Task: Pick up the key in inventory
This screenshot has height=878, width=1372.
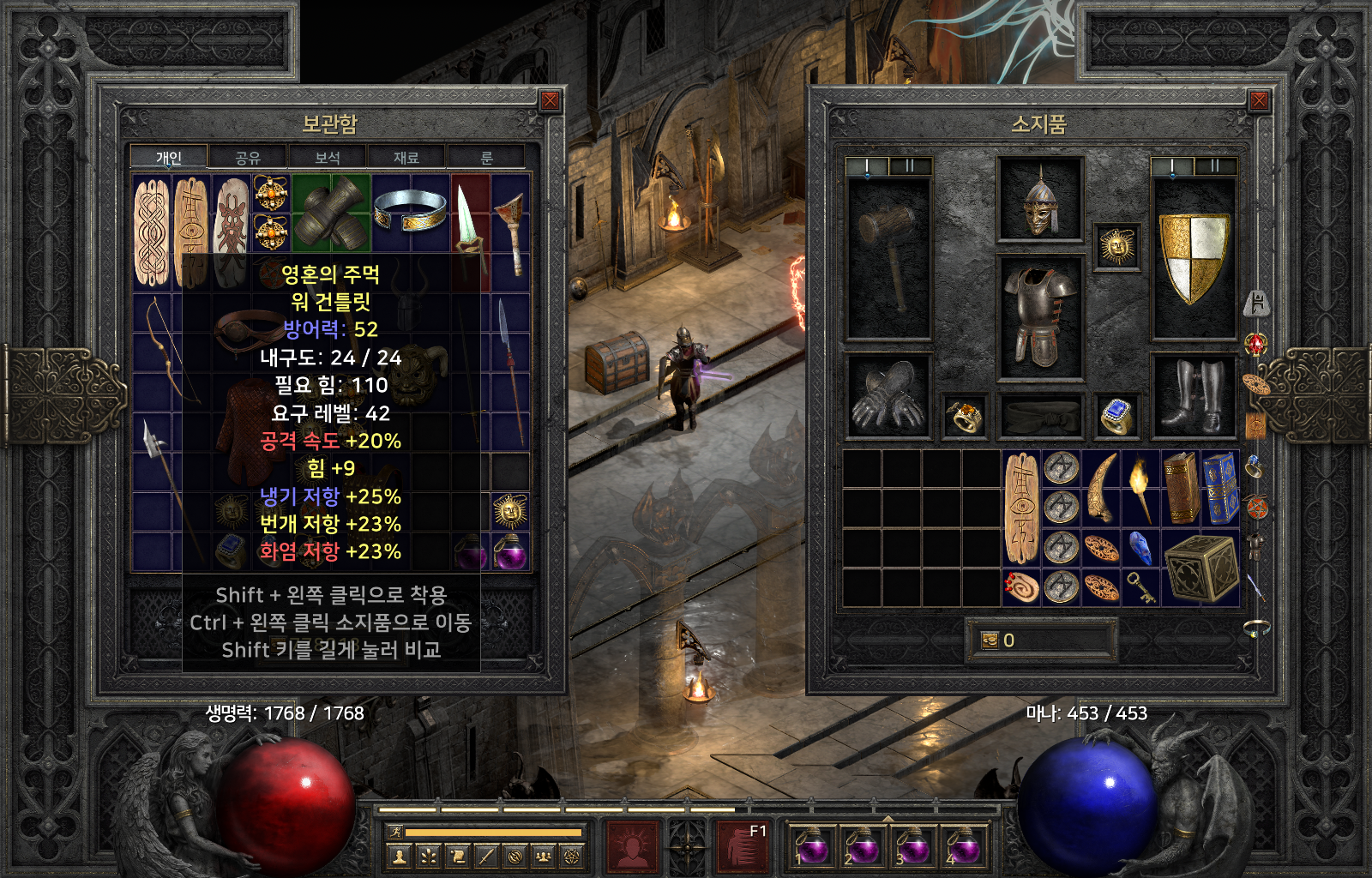Action: (1140, 587)
